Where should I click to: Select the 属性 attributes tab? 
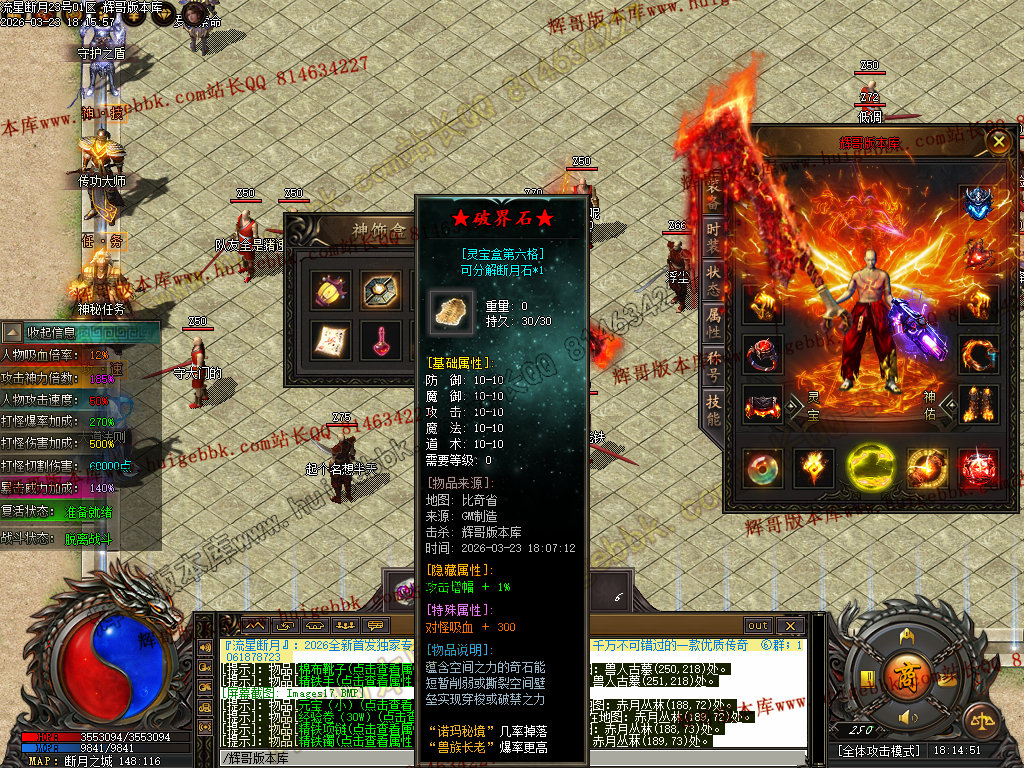pyautogui.click(x=713, y=323)
